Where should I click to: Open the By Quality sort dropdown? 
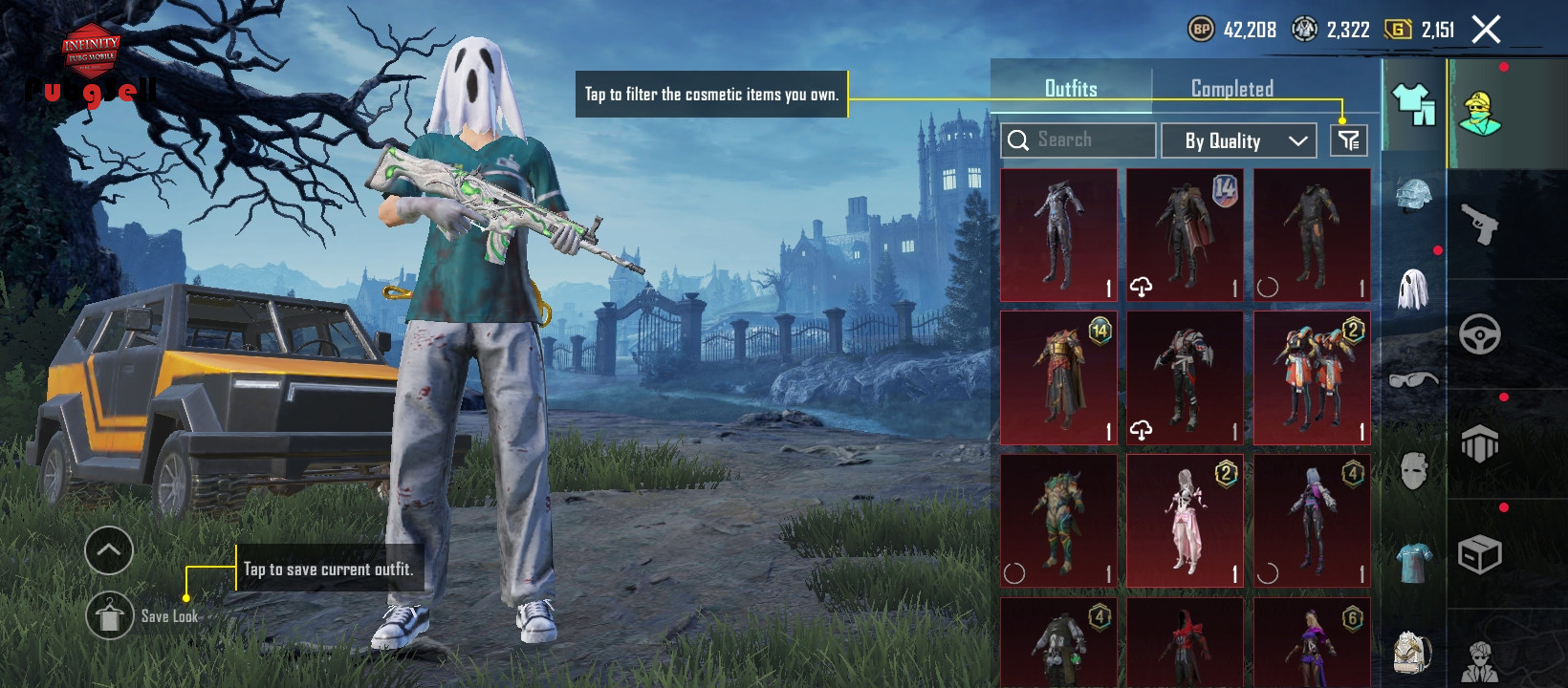(x=1238, y=140)
